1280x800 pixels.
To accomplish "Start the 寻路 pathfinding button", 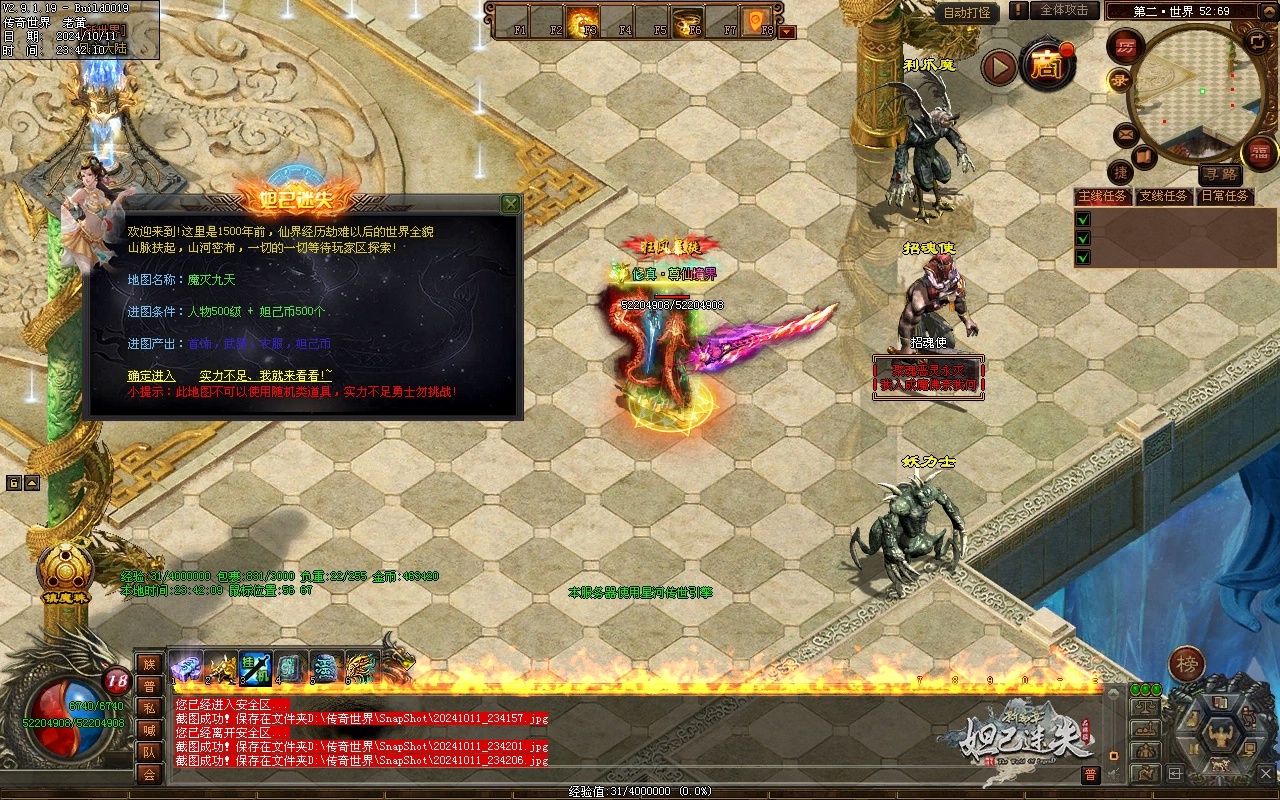I will point(1218,174).
